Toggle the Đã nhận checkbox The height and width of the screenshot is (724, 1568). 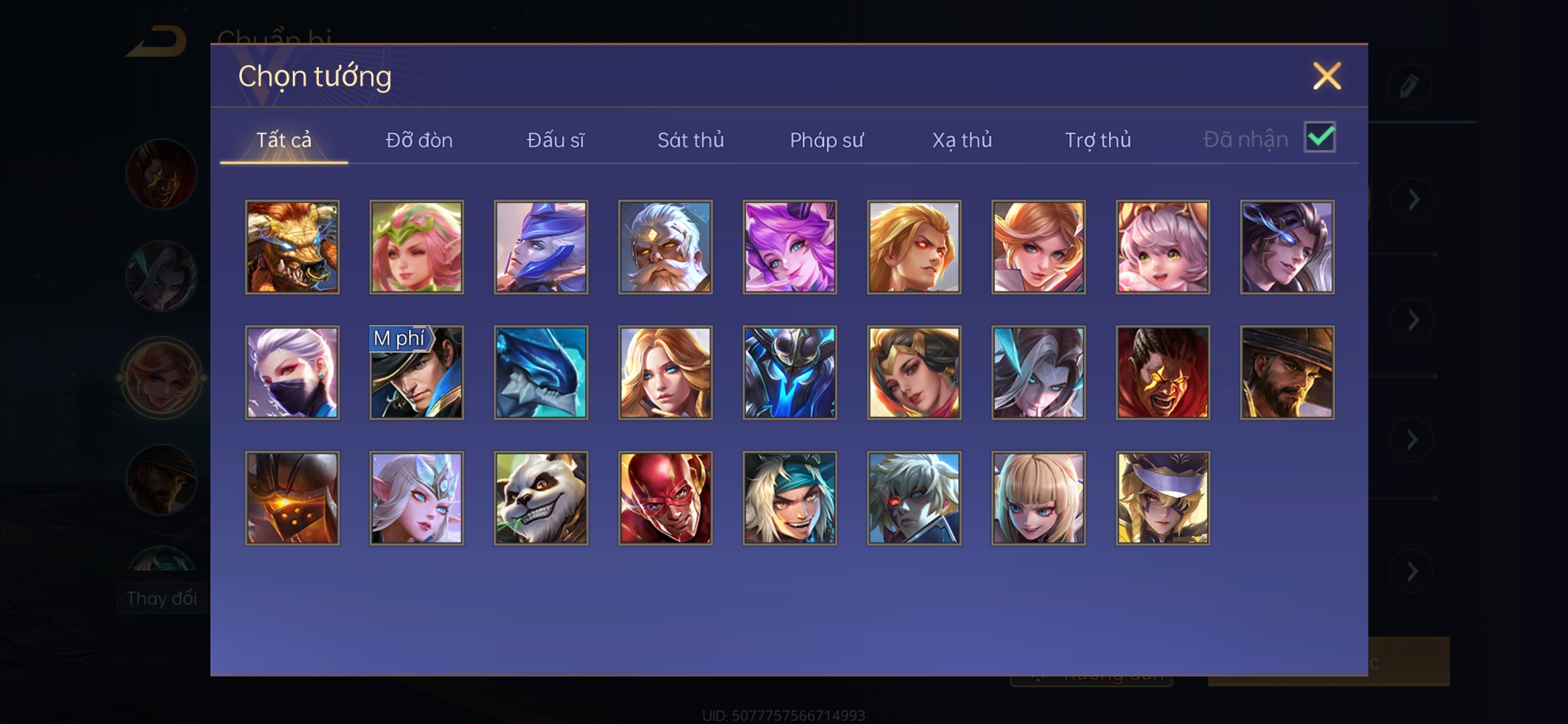click(x=1319, y=137)
